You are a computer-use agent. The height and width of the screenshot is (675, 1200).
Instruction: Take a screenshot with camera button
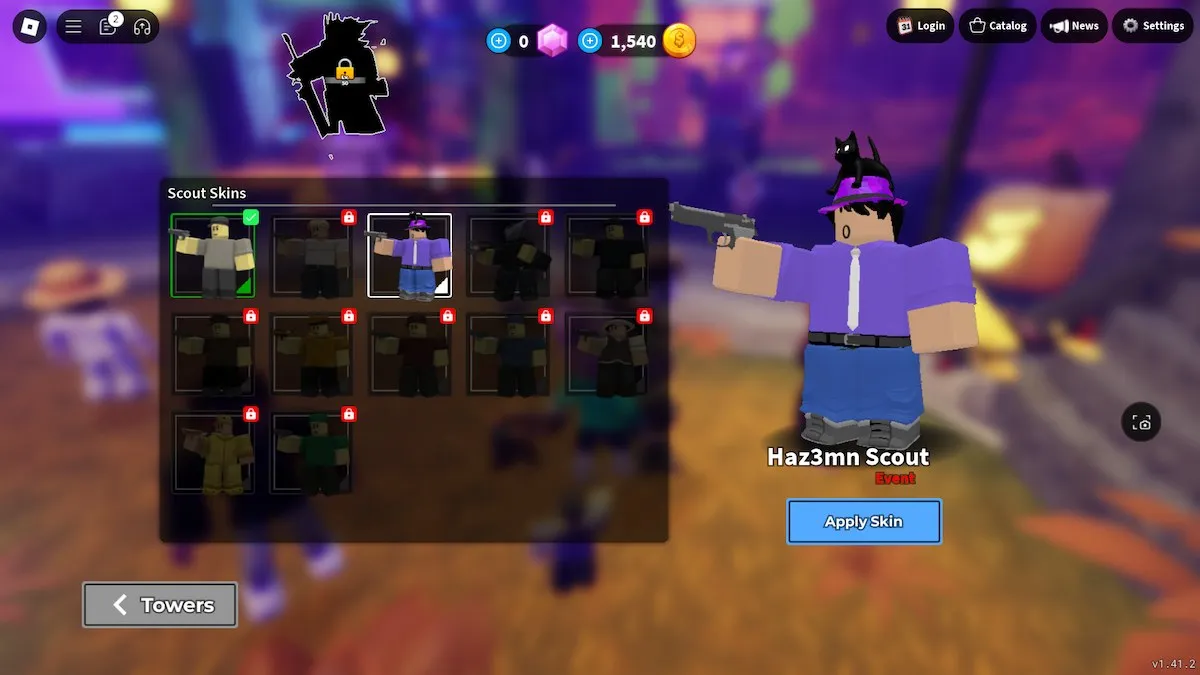tap(1141, 422)
